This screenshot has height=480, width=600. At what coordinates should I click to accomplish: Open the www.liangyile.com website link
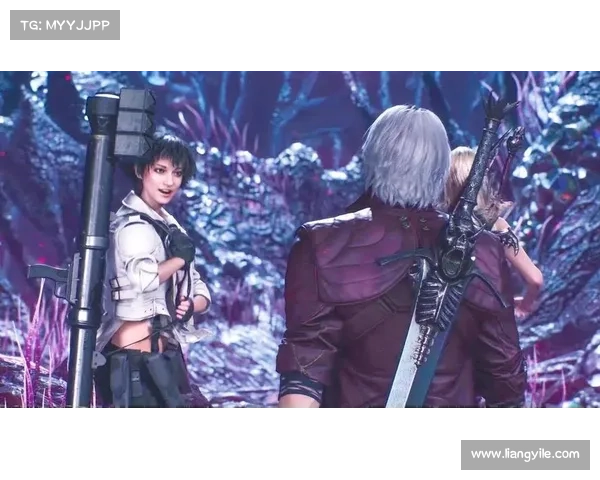pos(524,455)
